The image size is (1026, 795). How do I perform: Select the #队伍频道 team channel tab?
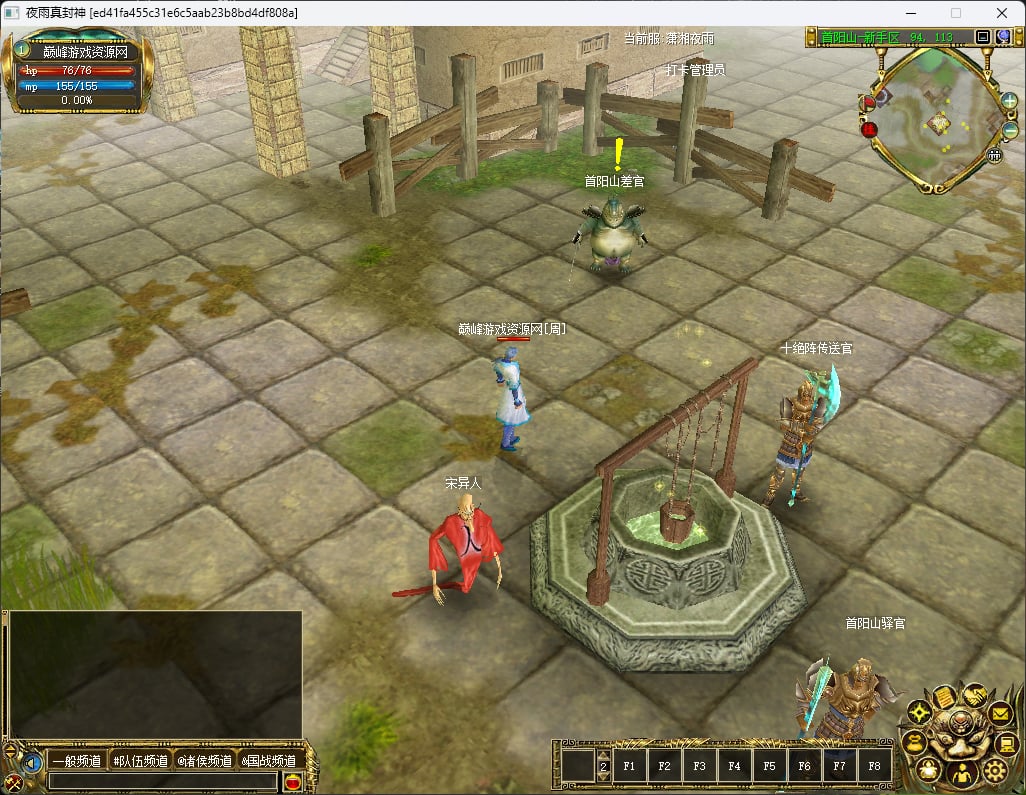(x=140, y=761)
